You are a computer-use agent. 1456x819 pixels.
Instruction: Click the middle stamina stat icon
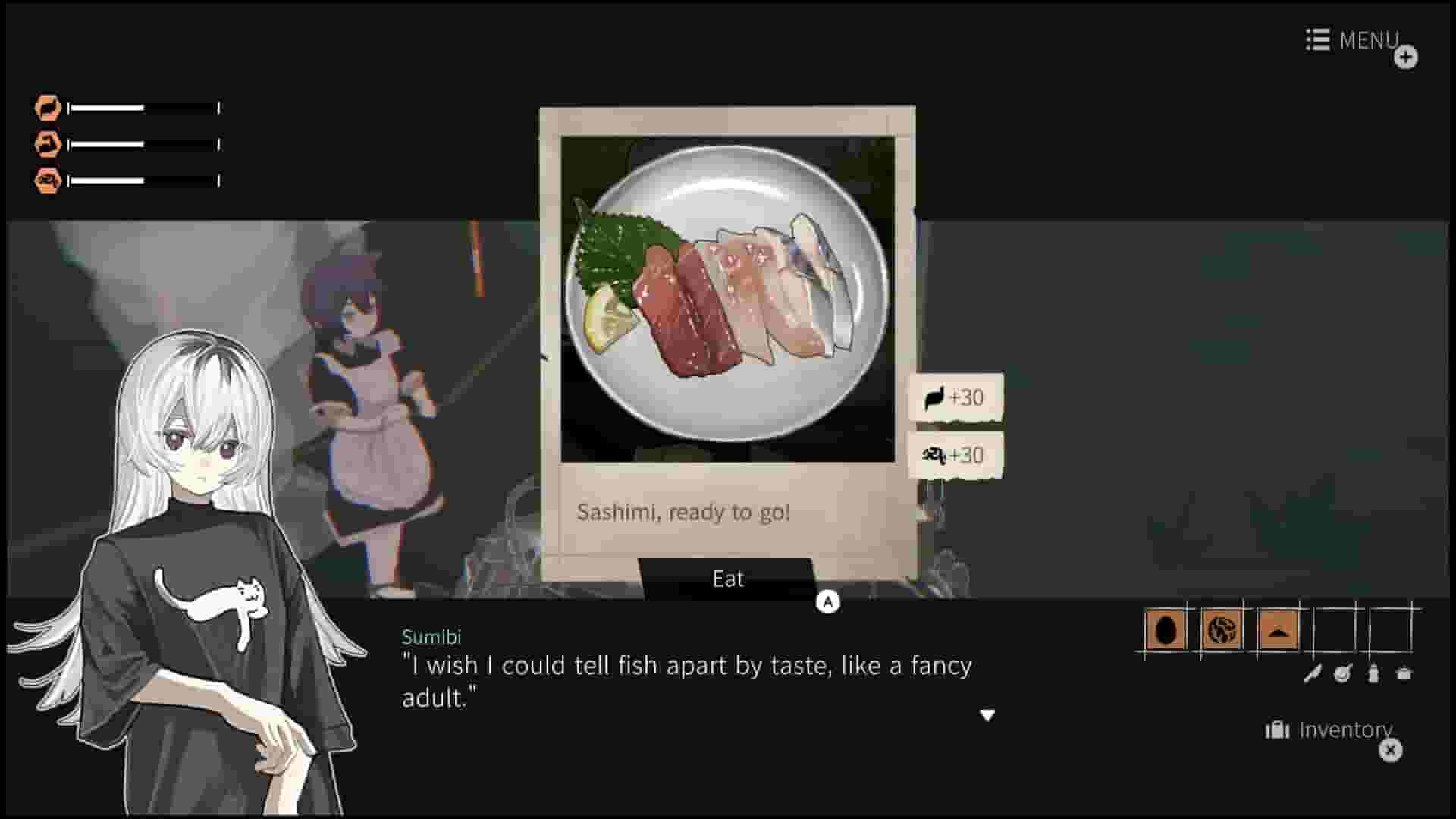pyautogui.click(x=47, y=143)
